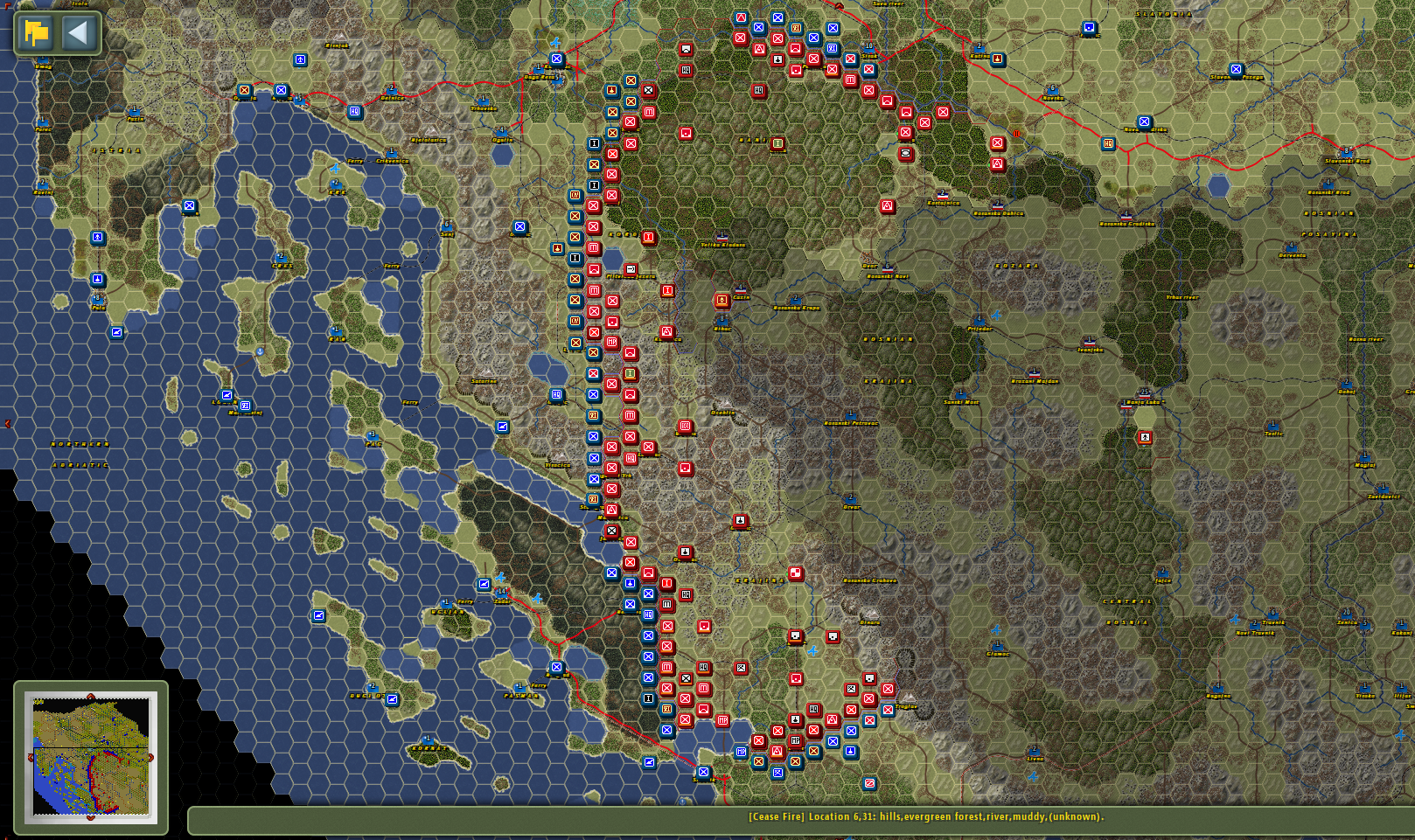1415x840 pixels.
Task: Click the back navigation arrow button
Action: pyautogui.click(x=77, y=32)
